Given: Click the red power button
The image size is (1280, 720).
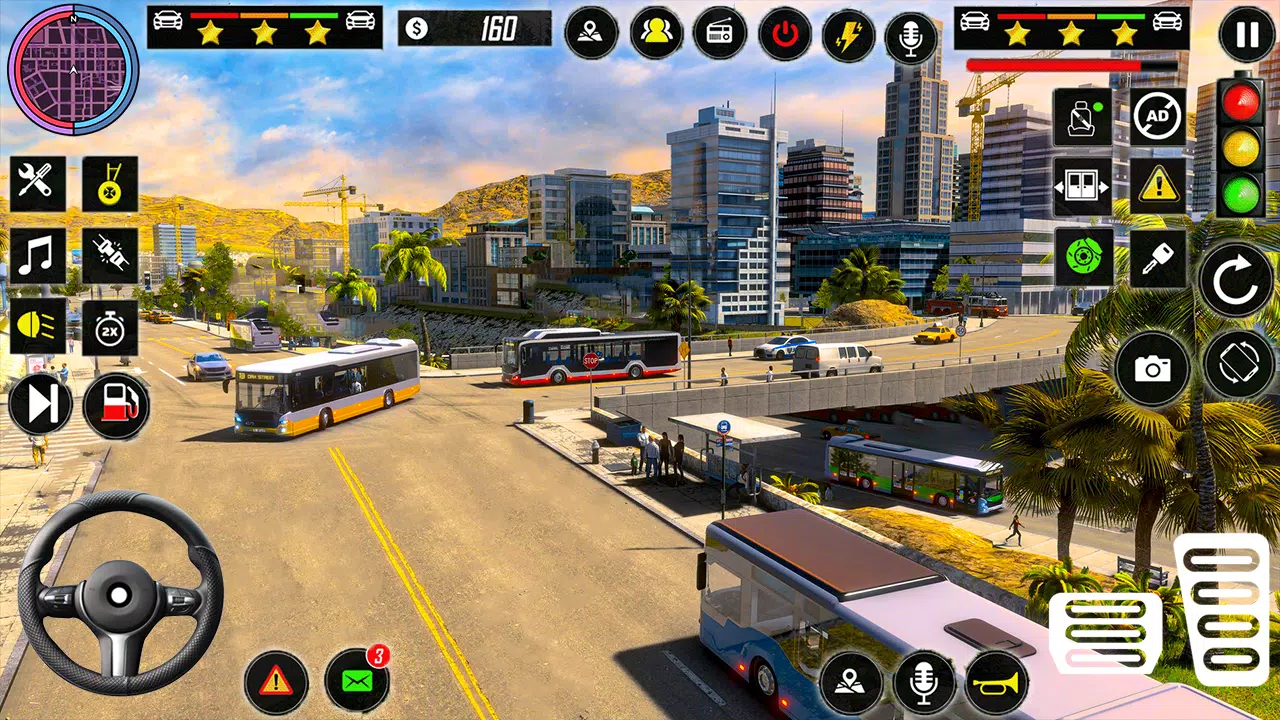Looking at the screenshot, I should 785,33.
